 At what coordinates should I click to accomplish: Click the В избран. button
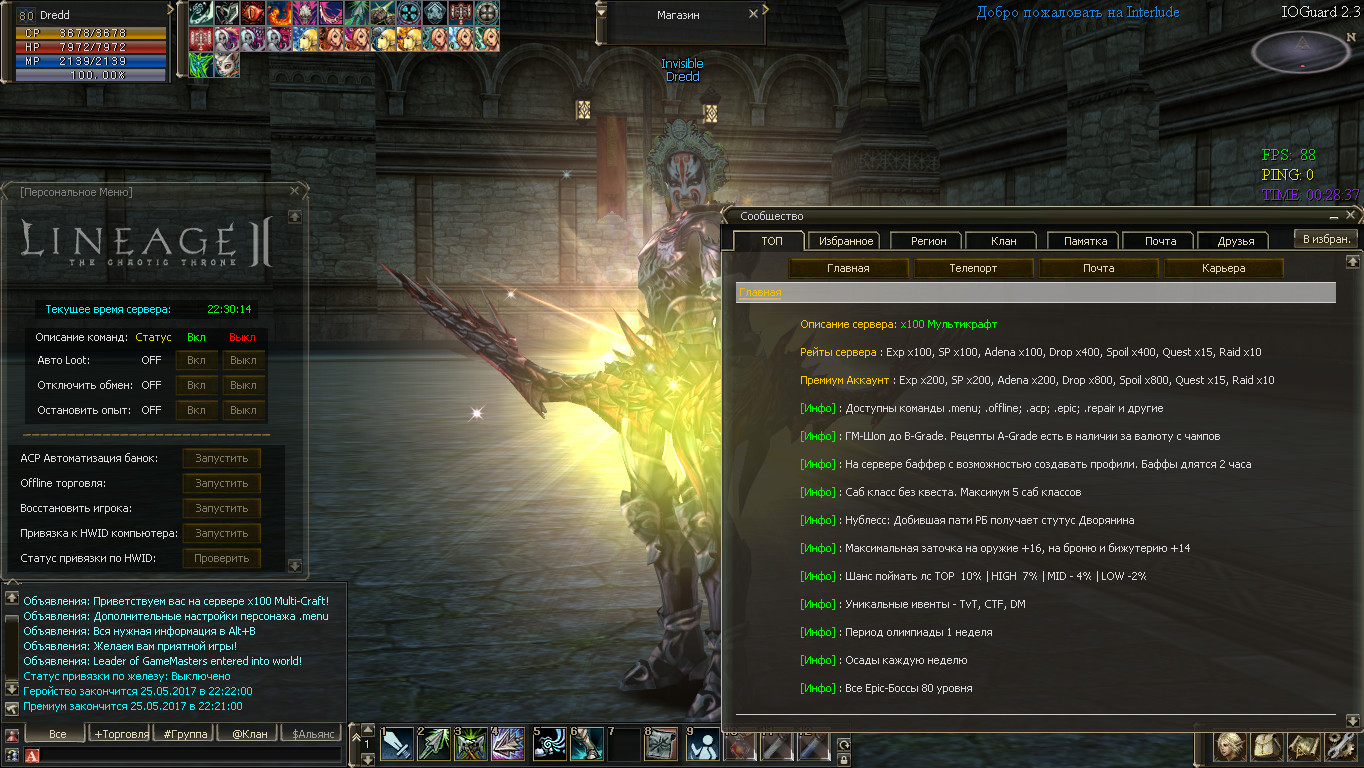1326,239
